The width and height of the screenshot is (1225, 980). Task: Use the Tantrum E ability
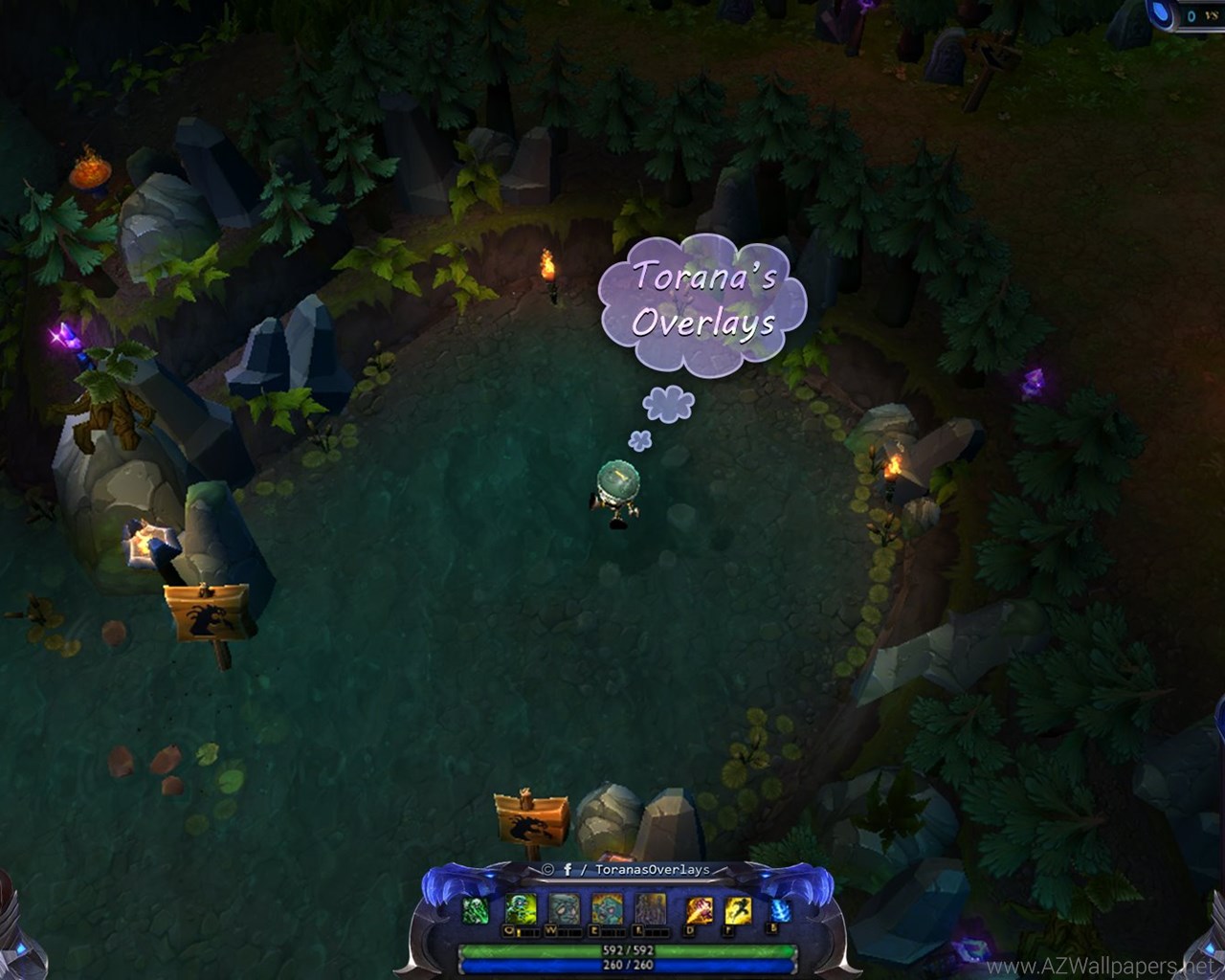[x=607, y=908]
